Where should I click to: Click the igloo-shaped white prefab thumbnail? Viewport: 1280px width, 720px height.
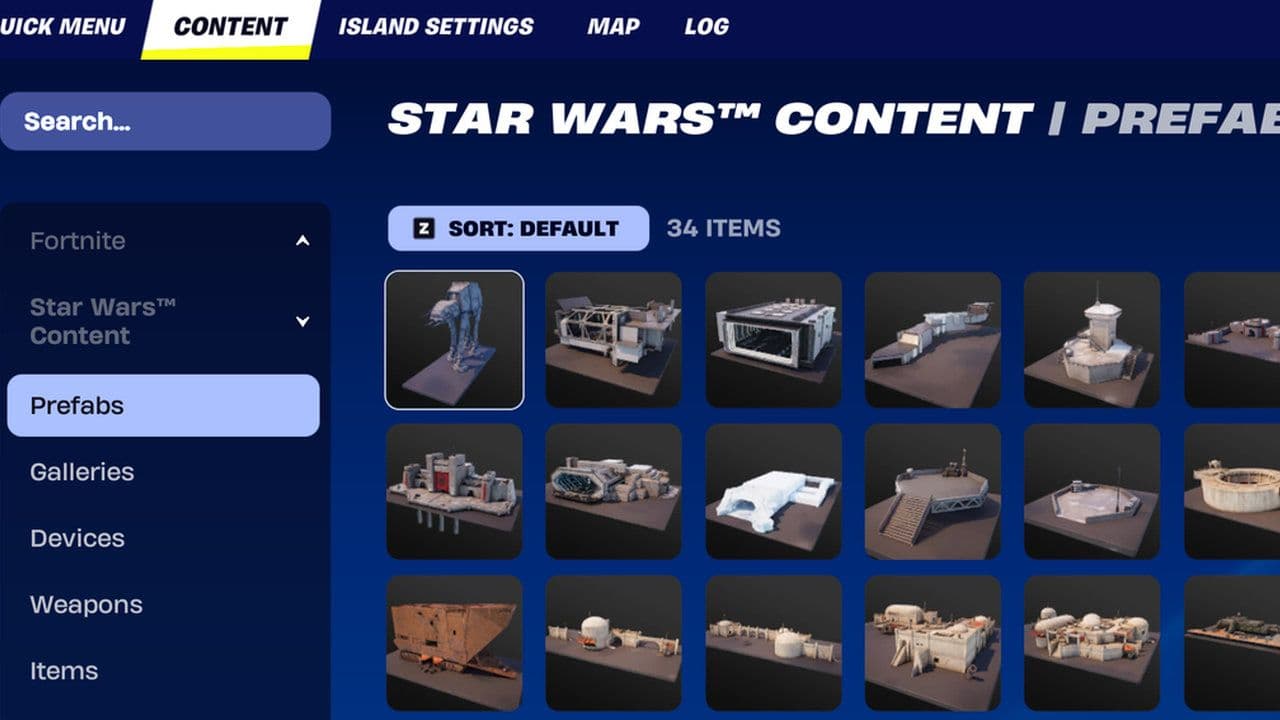pyautogui.click(x=774, y=490)
